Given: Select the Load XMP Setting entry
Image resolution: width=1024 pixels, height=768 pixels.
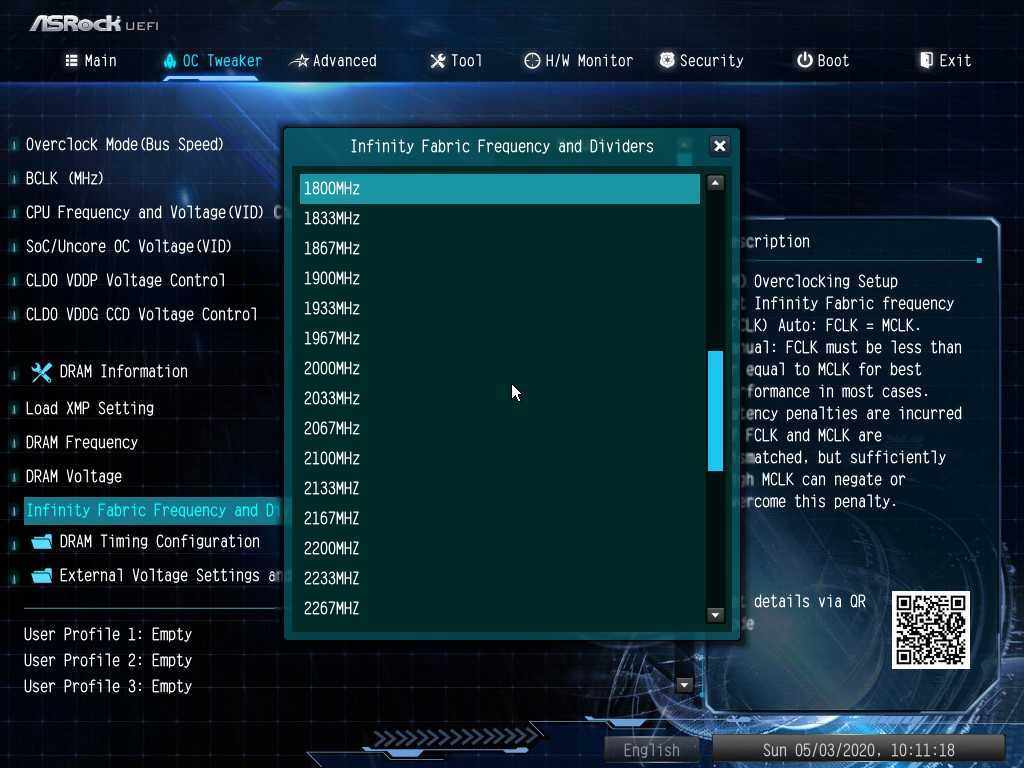Looking at the screenshot, I should point(90,408).
